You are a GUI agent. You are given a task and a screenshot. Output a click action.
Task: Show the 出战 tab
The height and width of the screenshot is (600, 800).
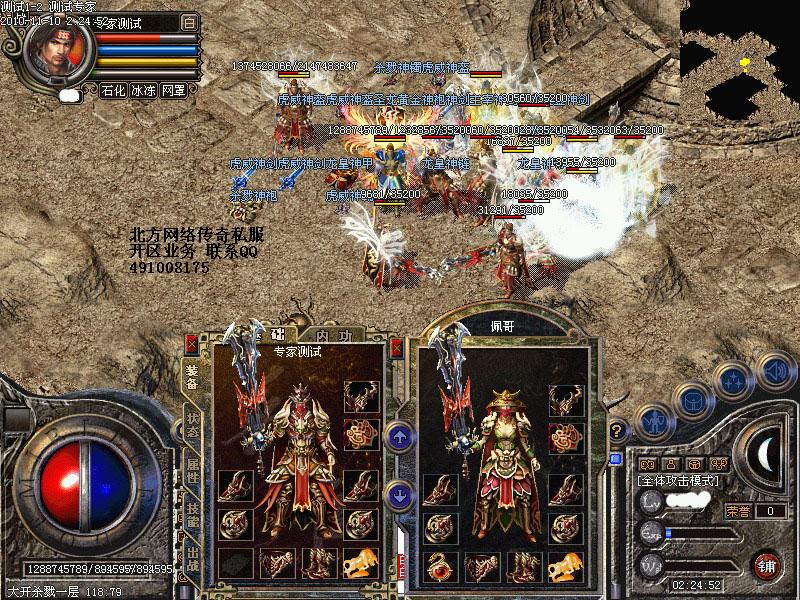pos(191,559)
